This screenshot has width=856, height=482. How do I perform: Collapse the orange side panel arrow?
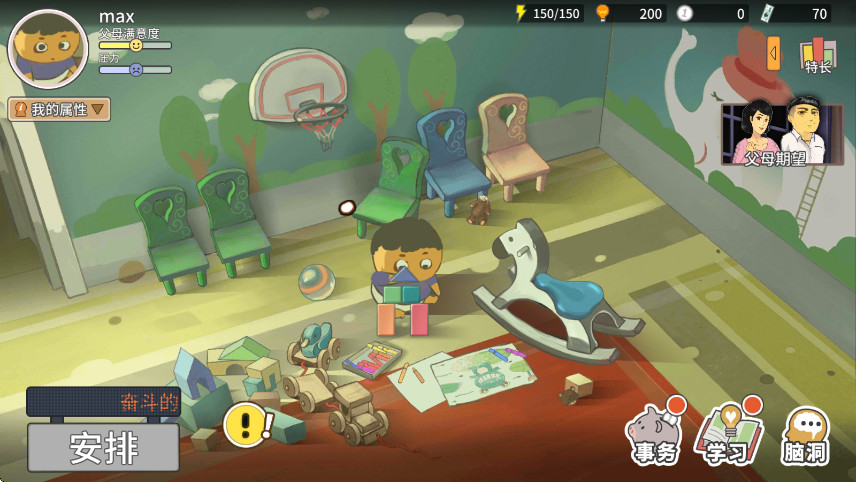(773, 53)
